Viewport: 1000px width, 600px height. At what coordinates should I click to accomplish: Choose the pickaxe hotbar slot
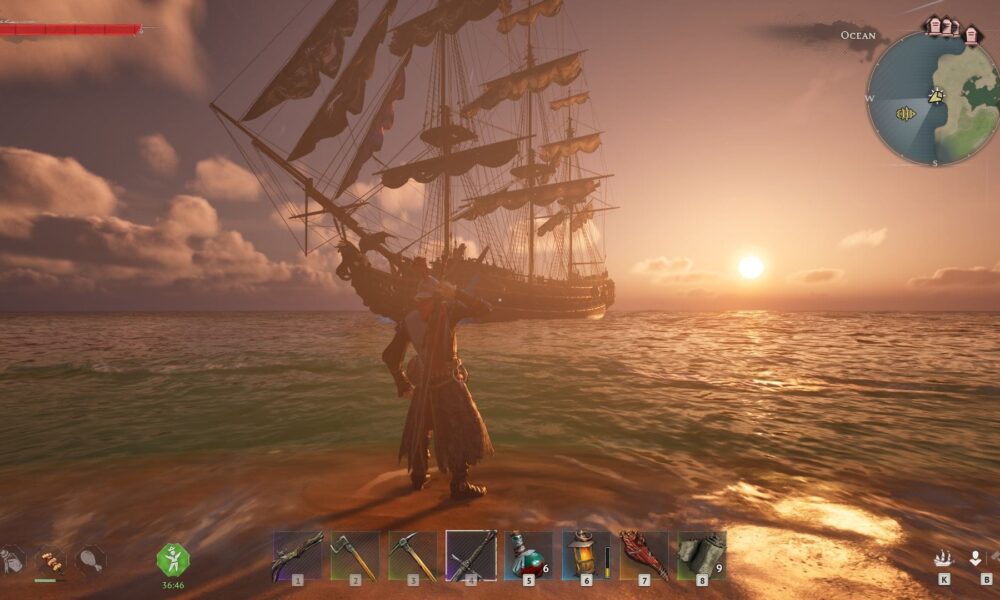413,555
